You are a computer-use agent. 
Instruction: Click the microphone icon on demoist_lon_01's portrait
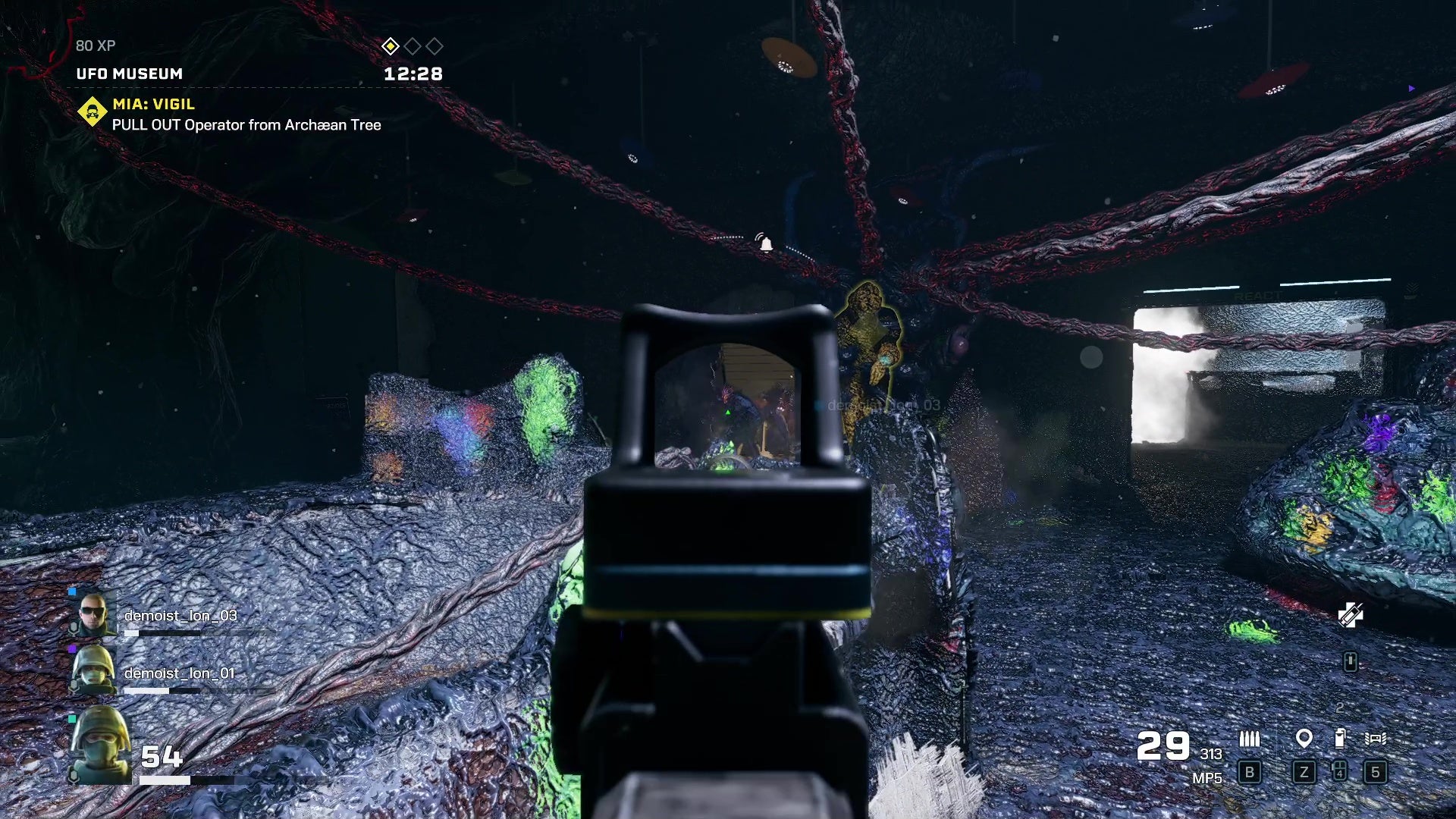pos(74,684)
